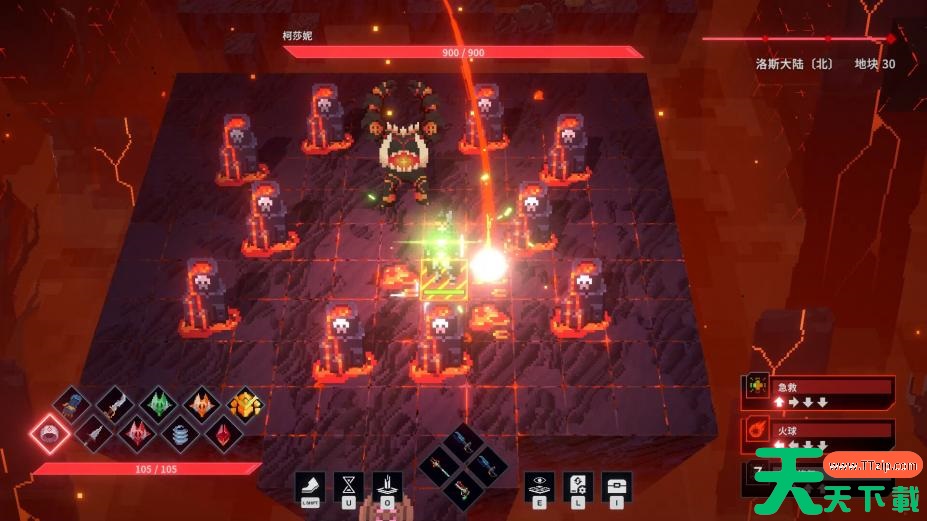
Task: Choose the small red gem slot
Action: [x=223, y=434]
